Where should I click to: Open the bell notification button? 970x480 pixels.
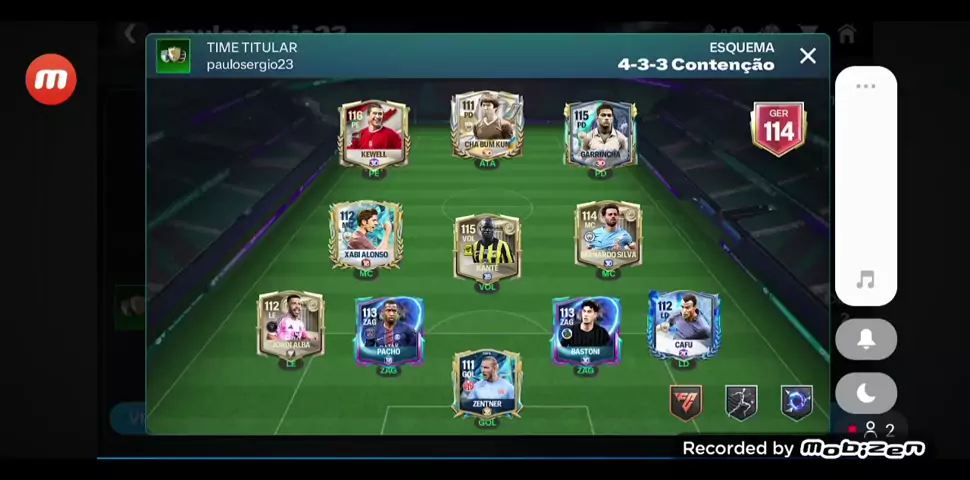click(x=866, y=340)
